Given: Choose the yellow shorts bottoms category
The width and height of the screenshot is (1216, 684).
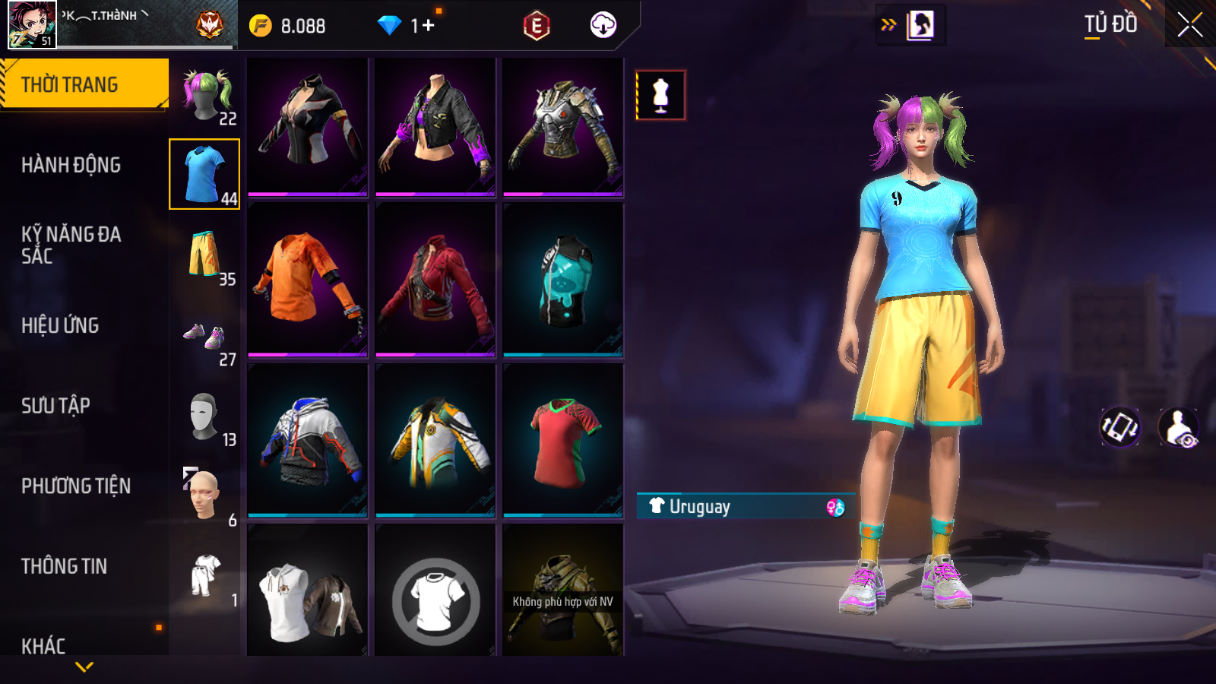Looking at the screenshot, I should pyautogui.click(x=204, y=255).
